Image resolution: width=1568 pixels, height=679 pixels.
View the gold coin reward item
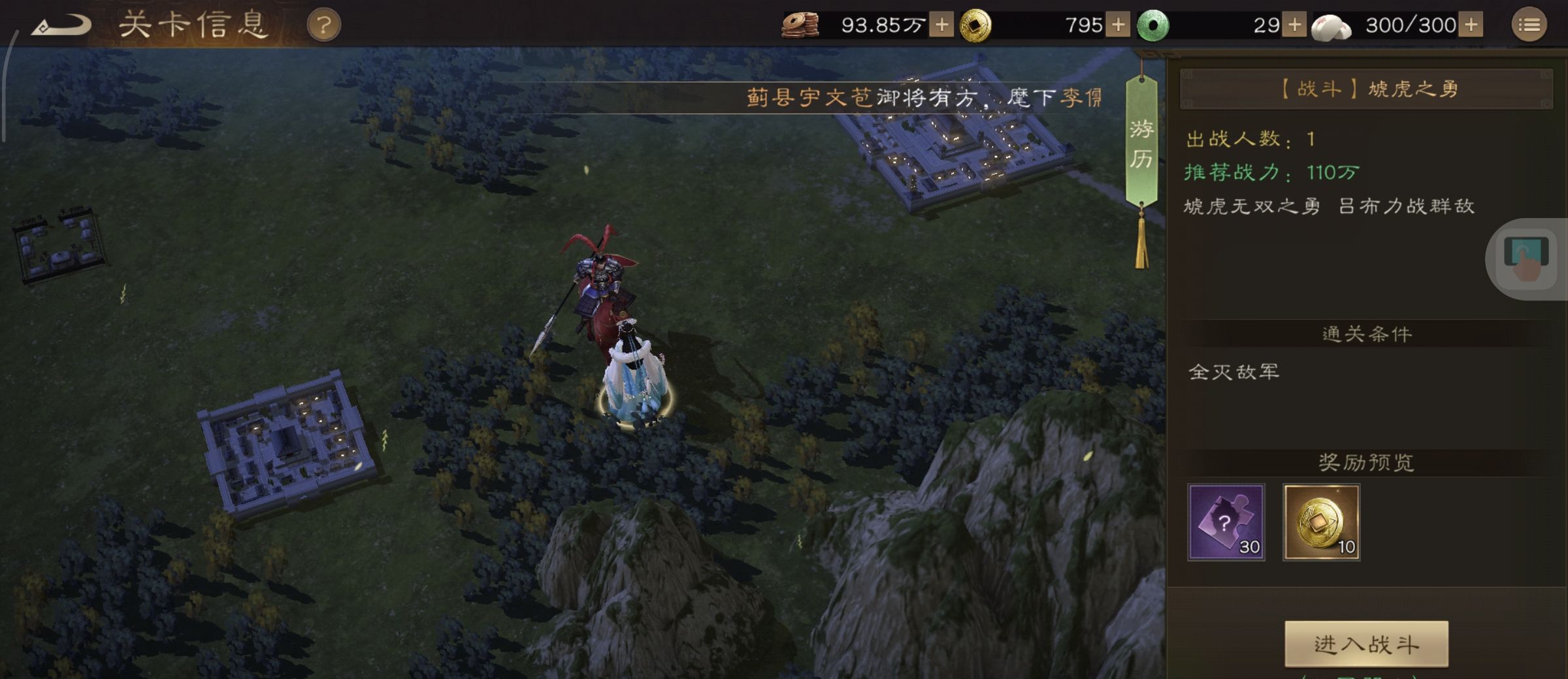tap(1321, 522)
